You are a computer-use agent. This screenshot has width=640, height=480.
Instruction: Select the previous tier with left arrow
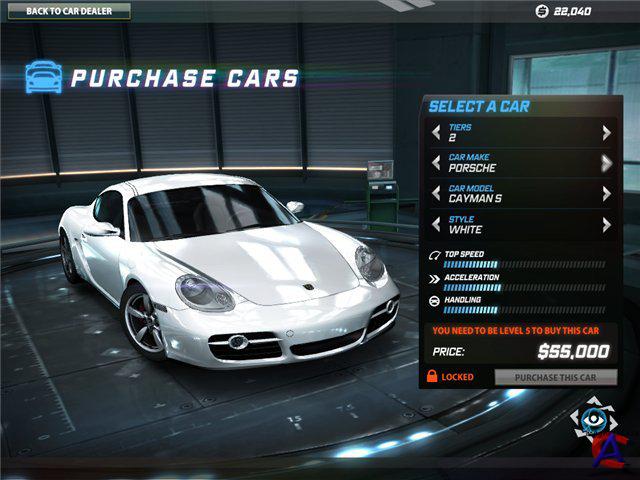[x=435, y=132]
